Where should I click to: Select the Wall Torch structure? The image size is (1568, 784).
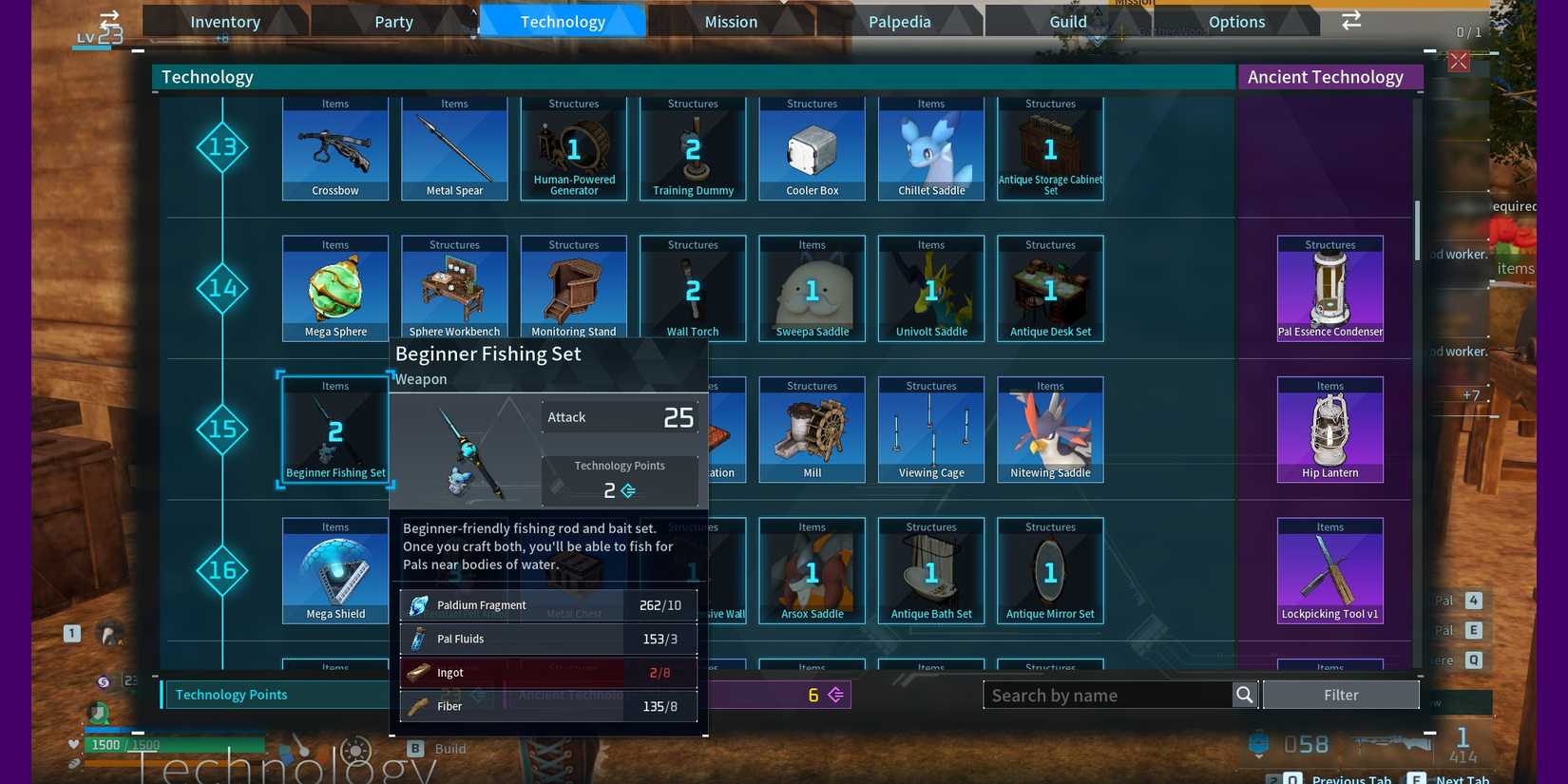coord(693,288)
